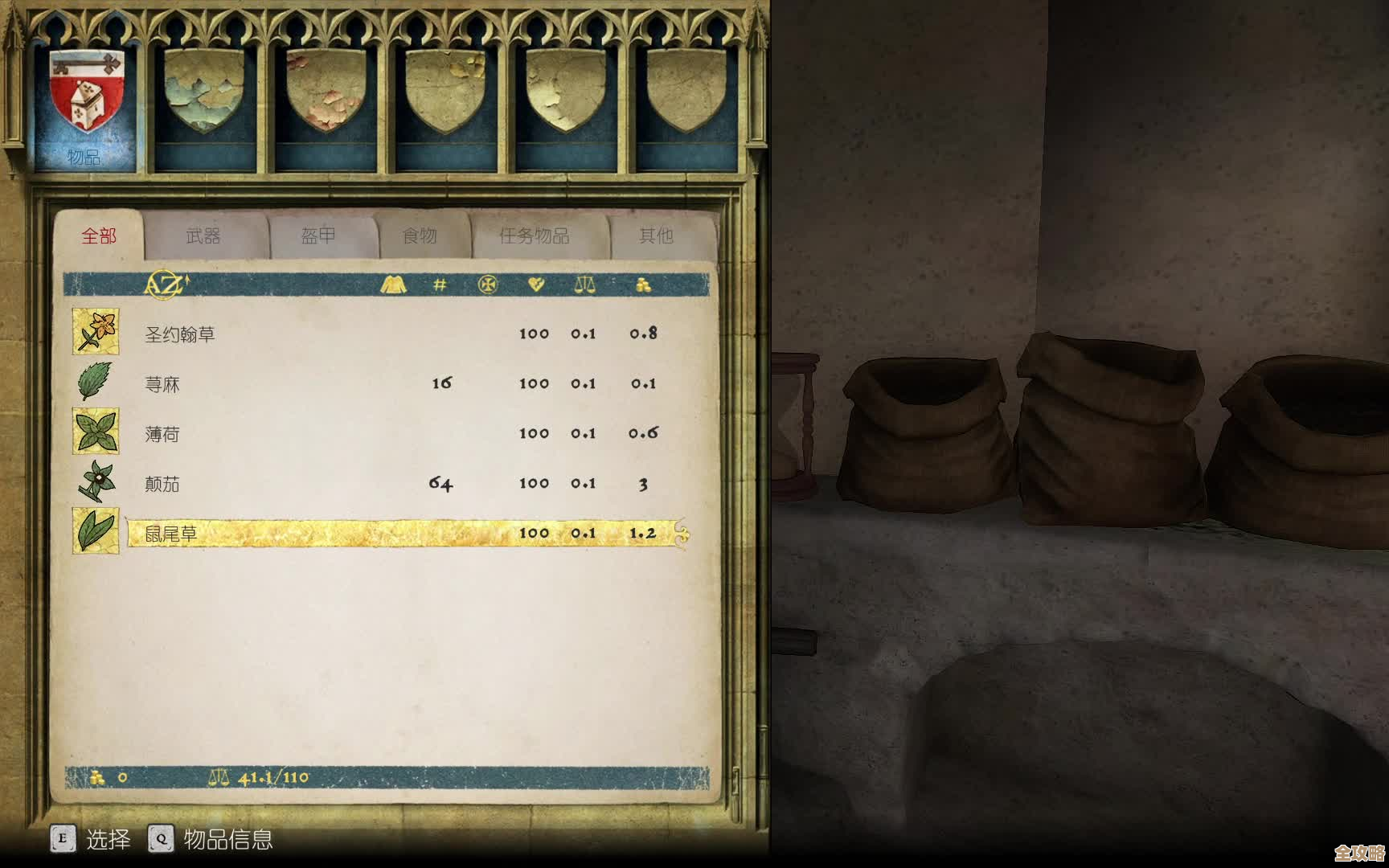Switch to the 其他 other tab
The image size is (1389, 868).
656,235
